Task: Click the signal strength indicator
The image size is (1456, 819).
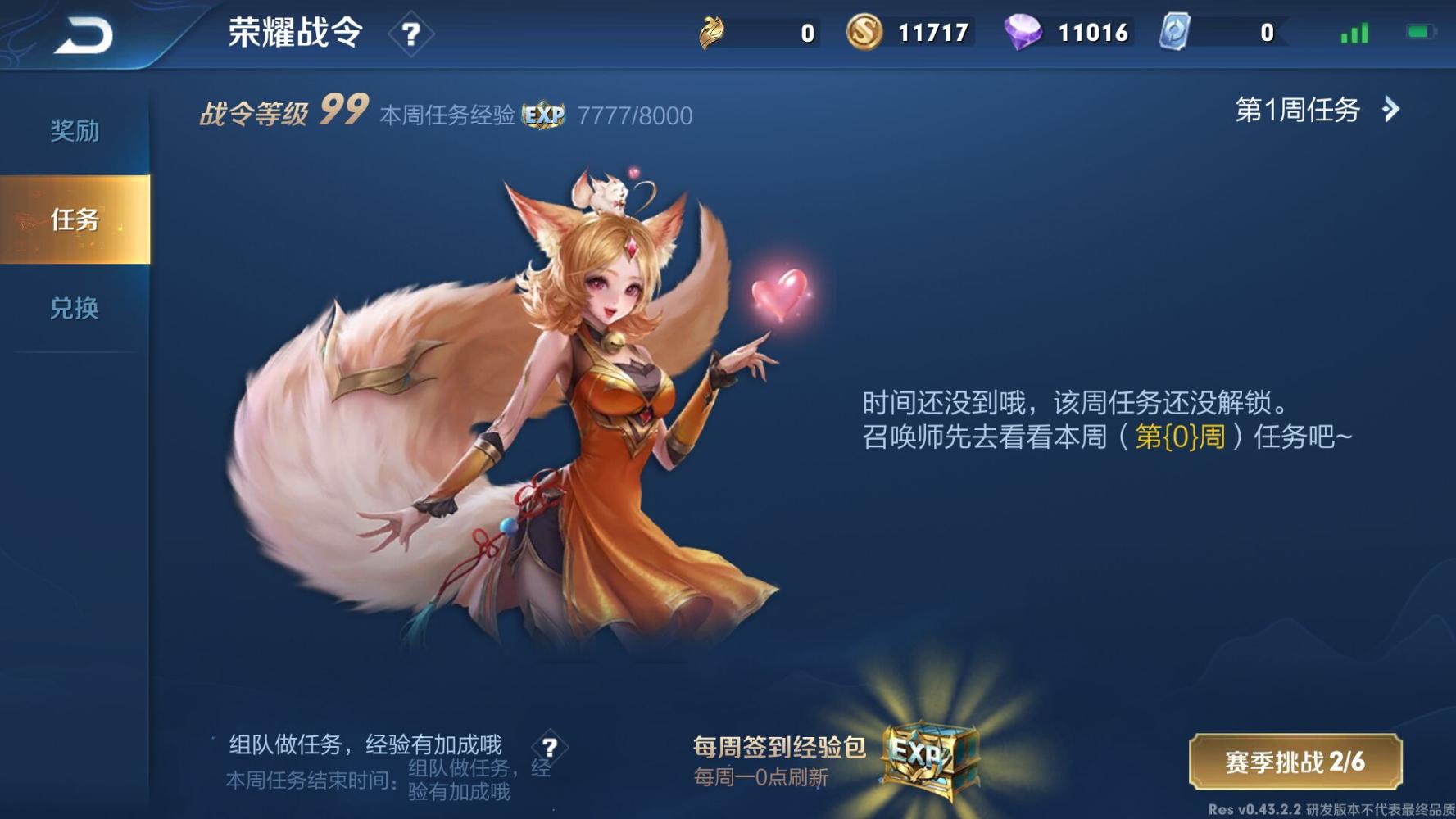Action: click(1354, 33)
